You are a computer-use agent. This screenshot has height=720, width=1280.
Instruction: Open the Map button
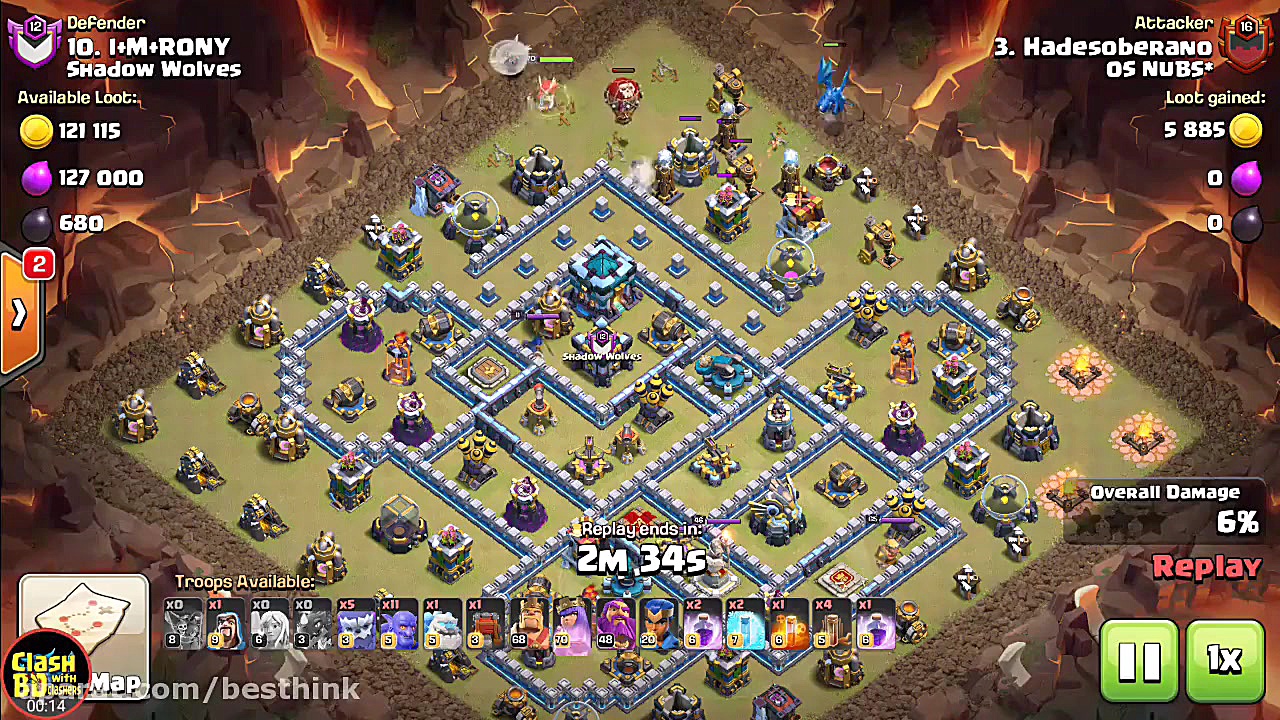pos(84,638)
